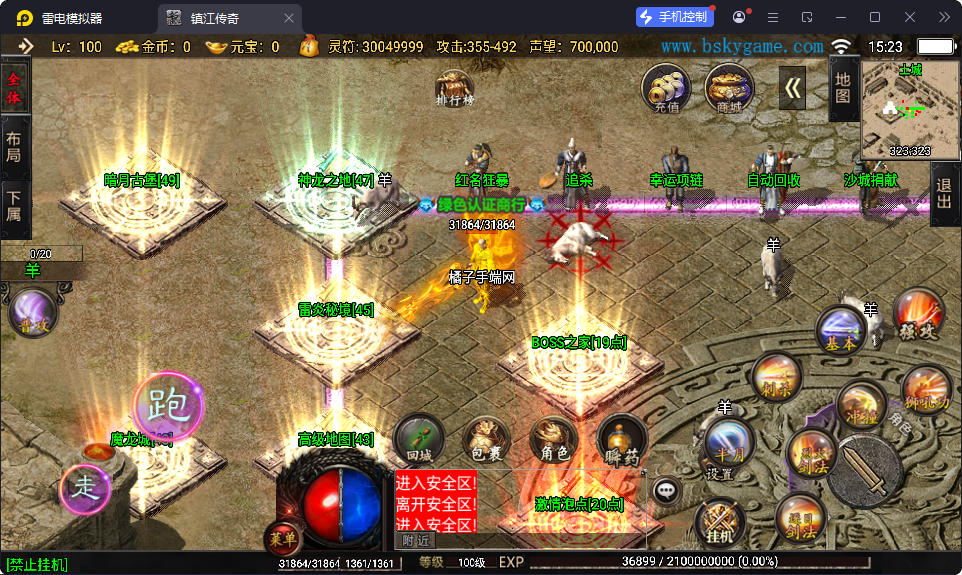962x575 pixels.
Task: Start 挂机 auto-battle
Action: 719,523
